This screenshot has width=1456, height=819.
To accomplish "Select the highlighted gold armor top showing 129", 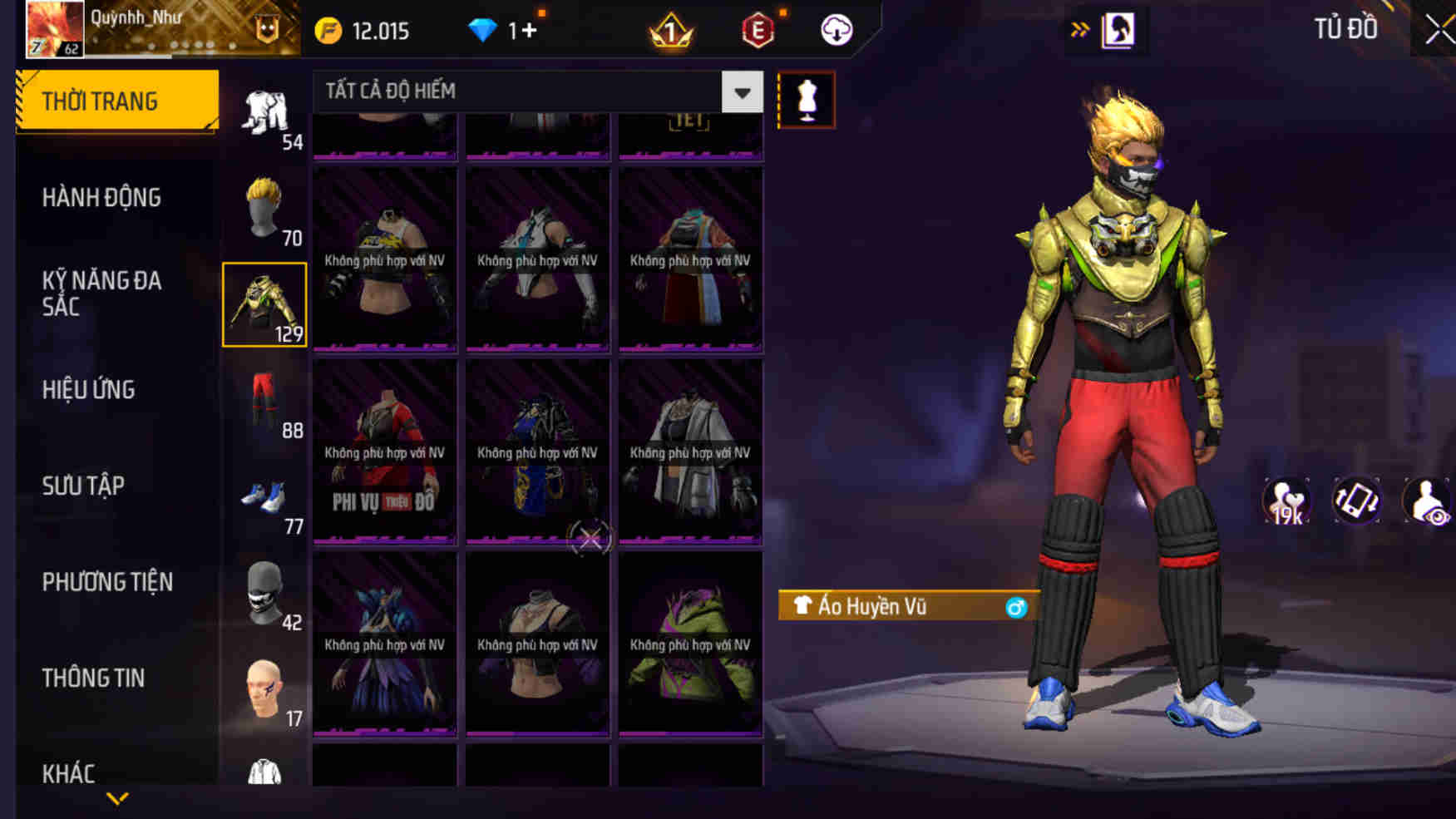I will 264,303.
